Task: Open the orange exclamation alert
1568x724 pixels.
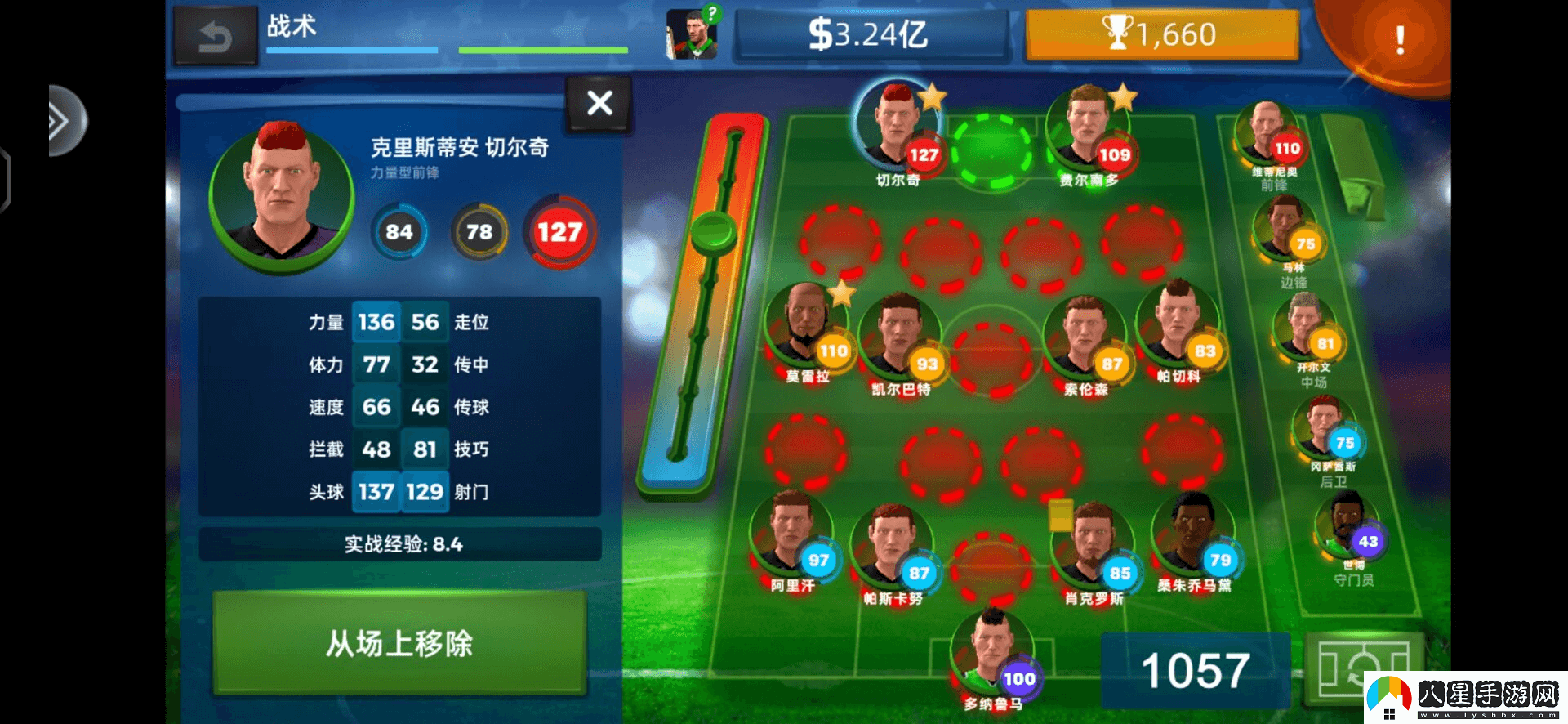Action: coord(1399,38)
